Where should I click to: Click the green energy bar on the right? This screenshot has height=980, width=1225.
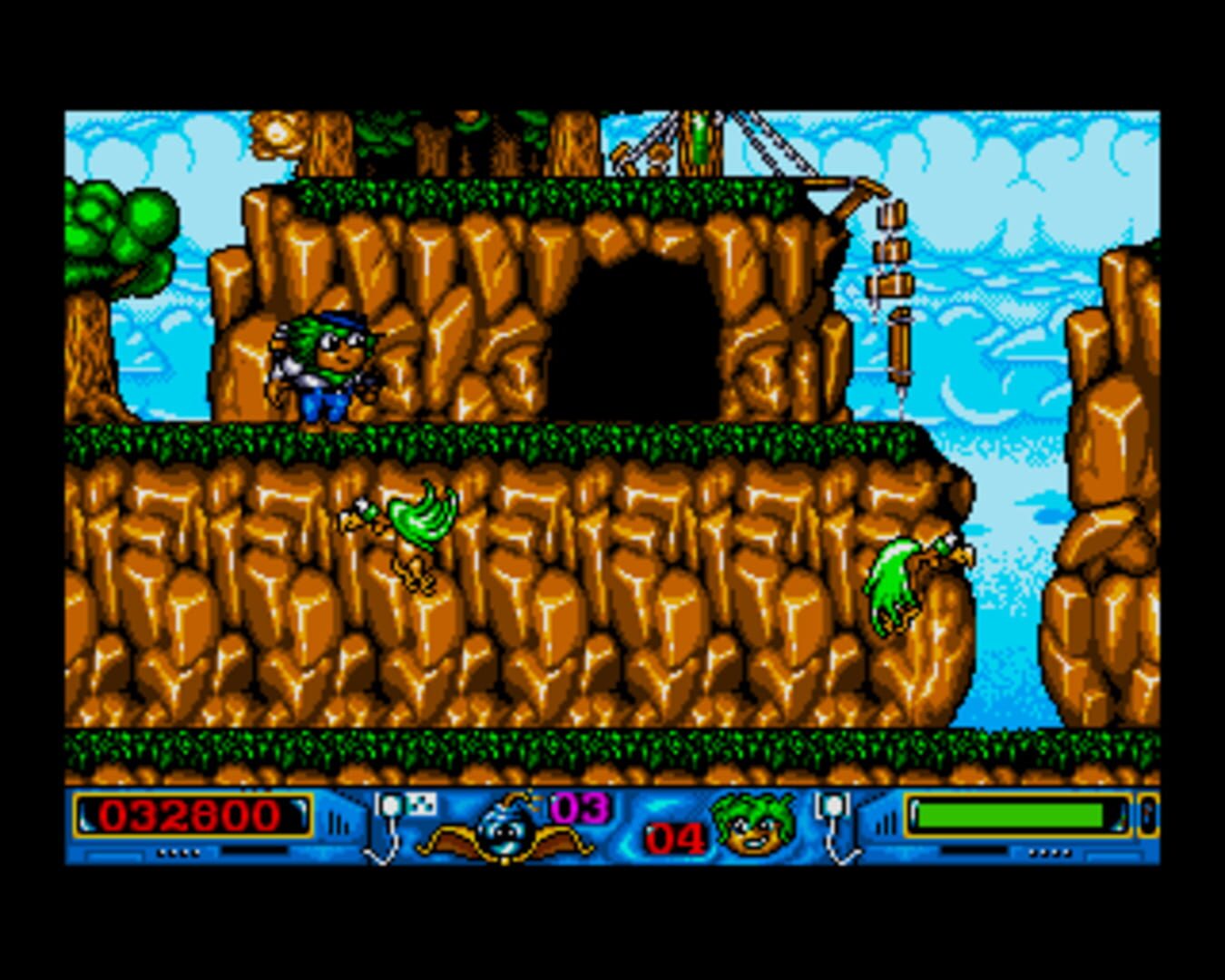click(x=1012, y=812)
